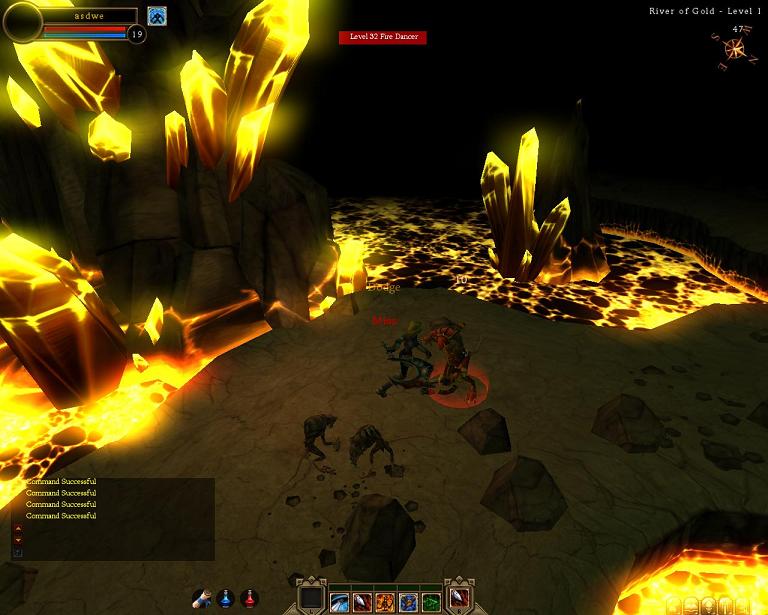Use the scroll item quick slot
The height and width of the screenshot is (615, 768).
pyautogui.click(x=203, y=599)
